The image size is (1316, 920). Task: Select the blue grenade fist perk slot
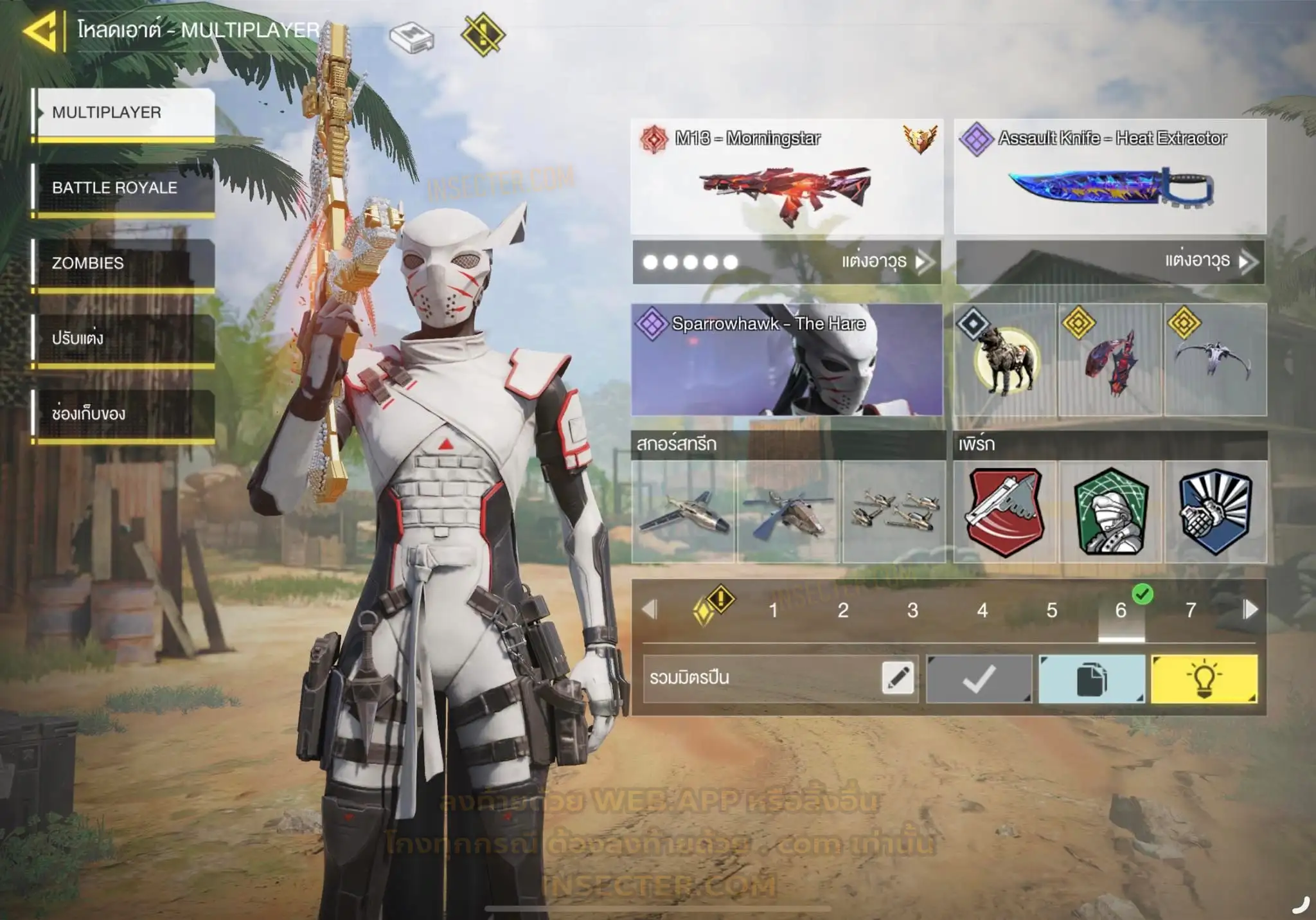click(x=1215, y=512)
